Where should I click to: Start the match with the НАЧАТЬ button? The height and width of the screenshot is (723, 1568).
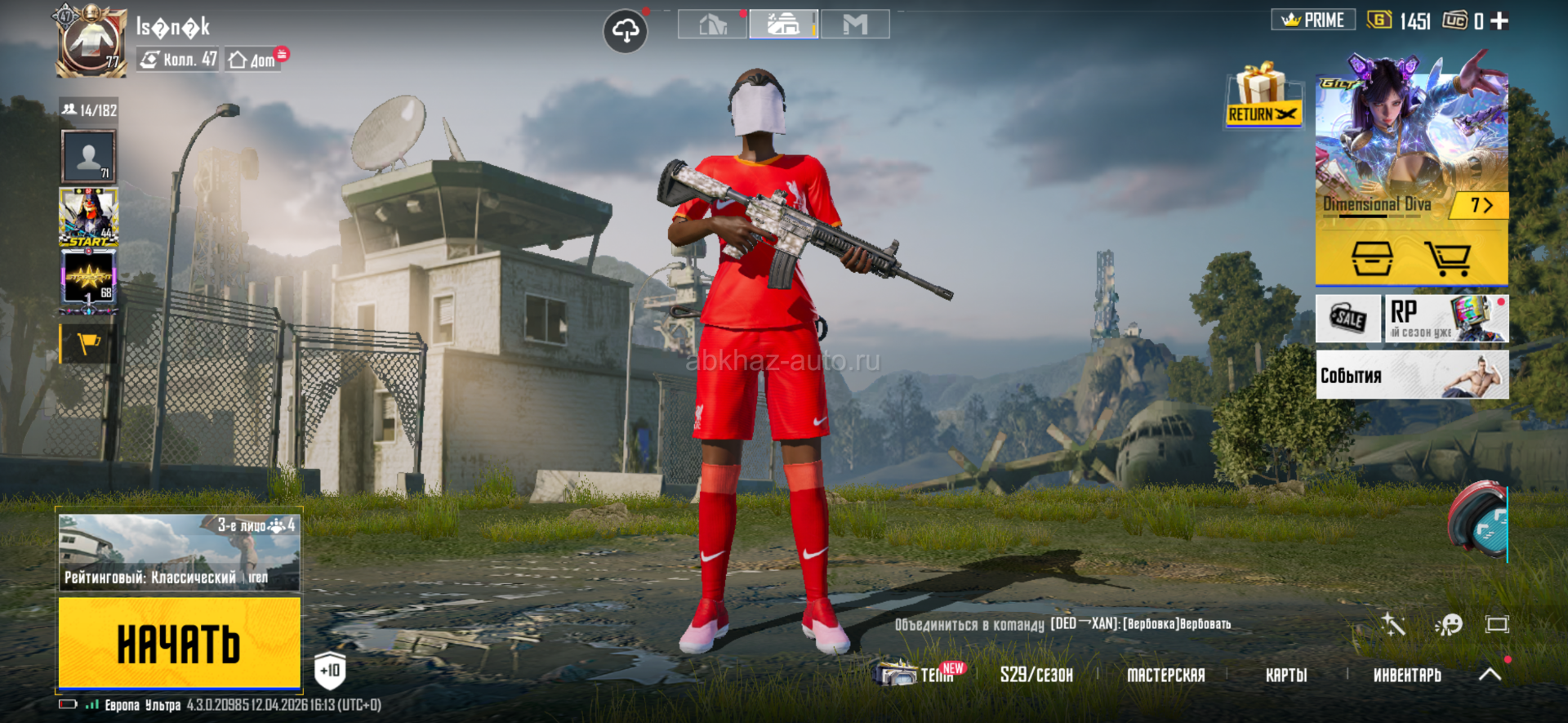[x=179, y=643]
